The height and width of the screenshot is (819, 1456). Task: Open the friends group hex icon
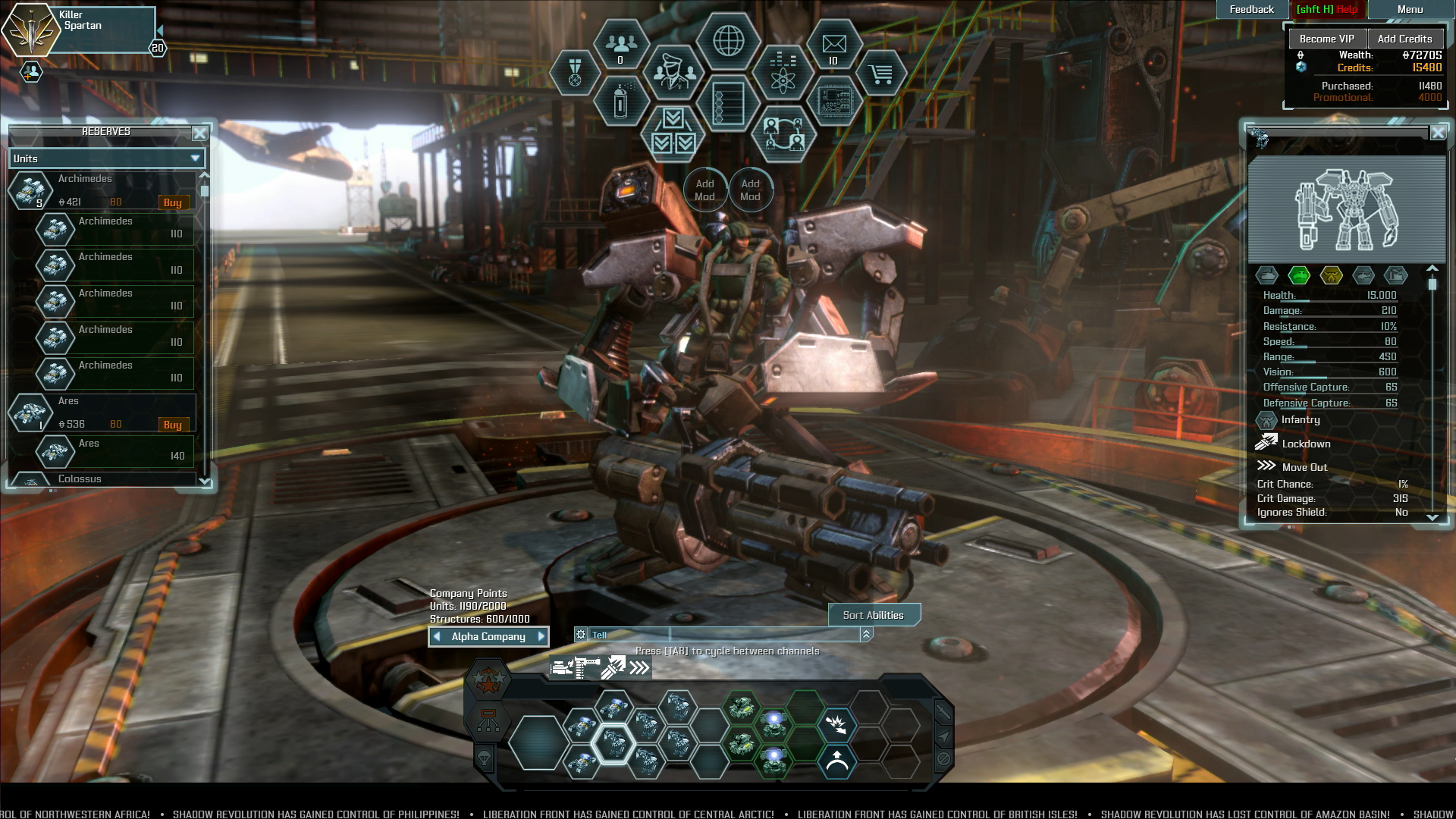[621, 45]
